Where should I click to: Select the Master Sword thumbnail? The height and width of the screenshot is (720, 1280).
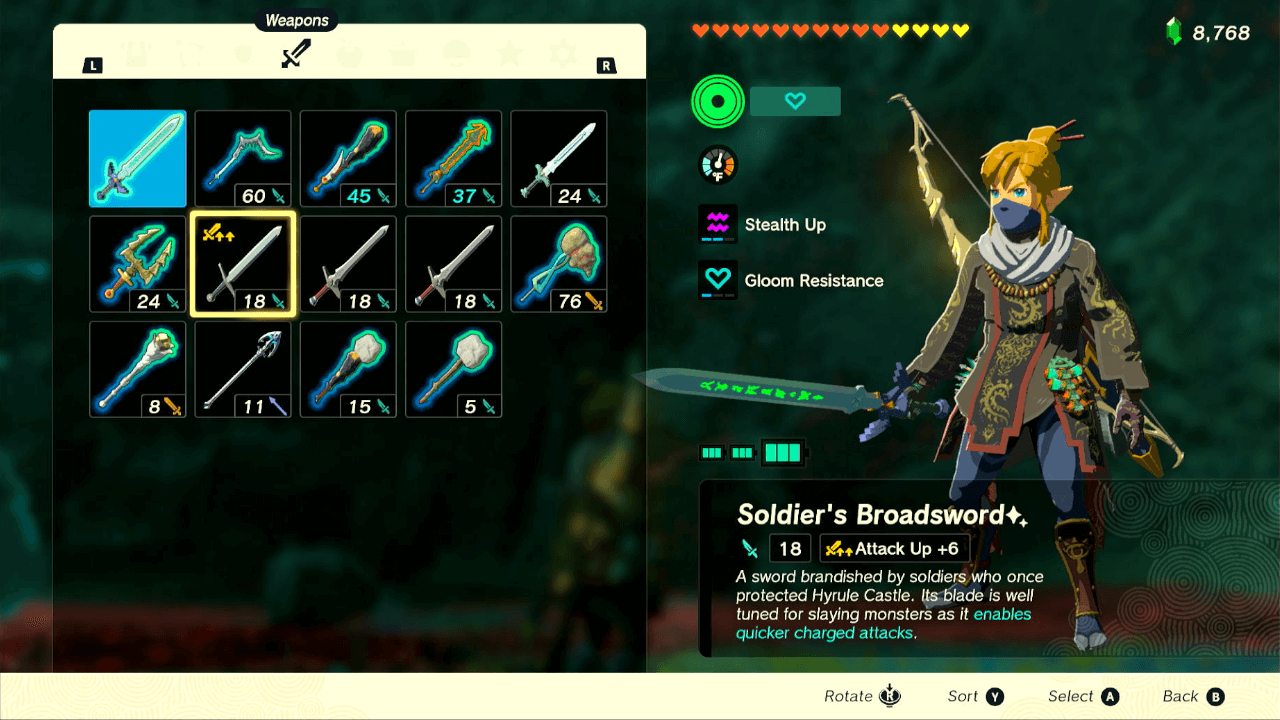pyautogui.click(x=137, y=158)
